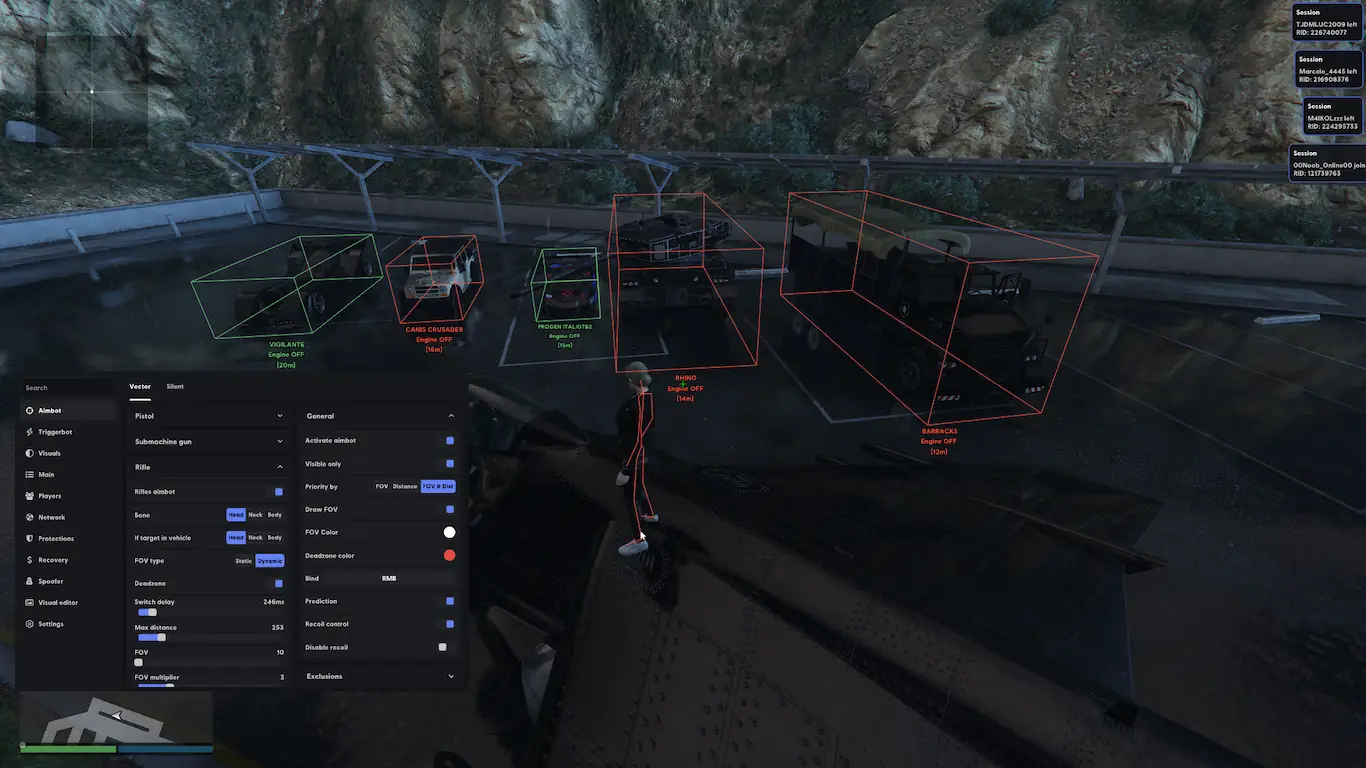Select Players in the sidebar
Screen dimensions: 1366x768
[49, 496]
